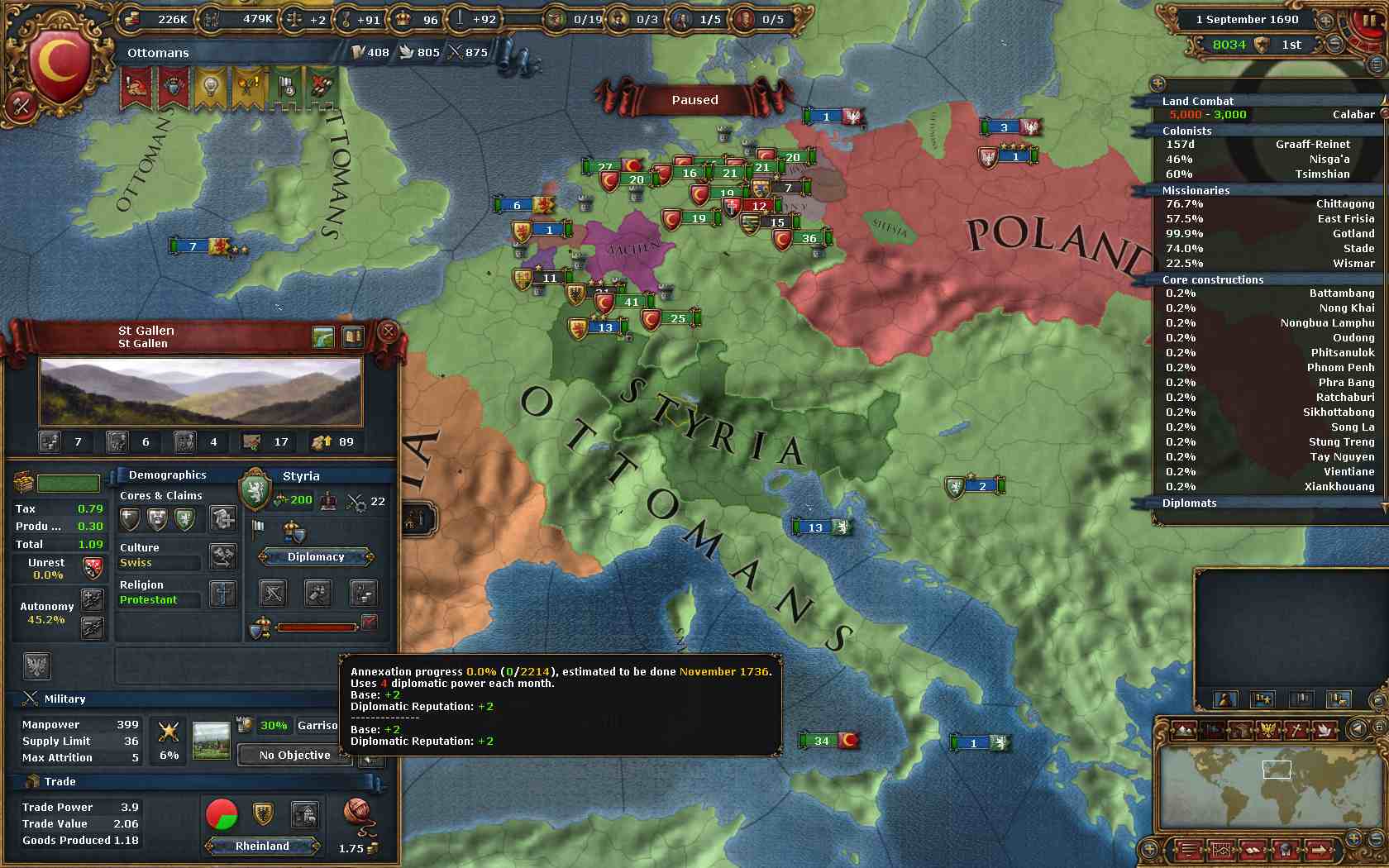Choose the diplomatic dove map mode
Viewport: 1389px width, 868px height.
click(x=1323, y=730)
